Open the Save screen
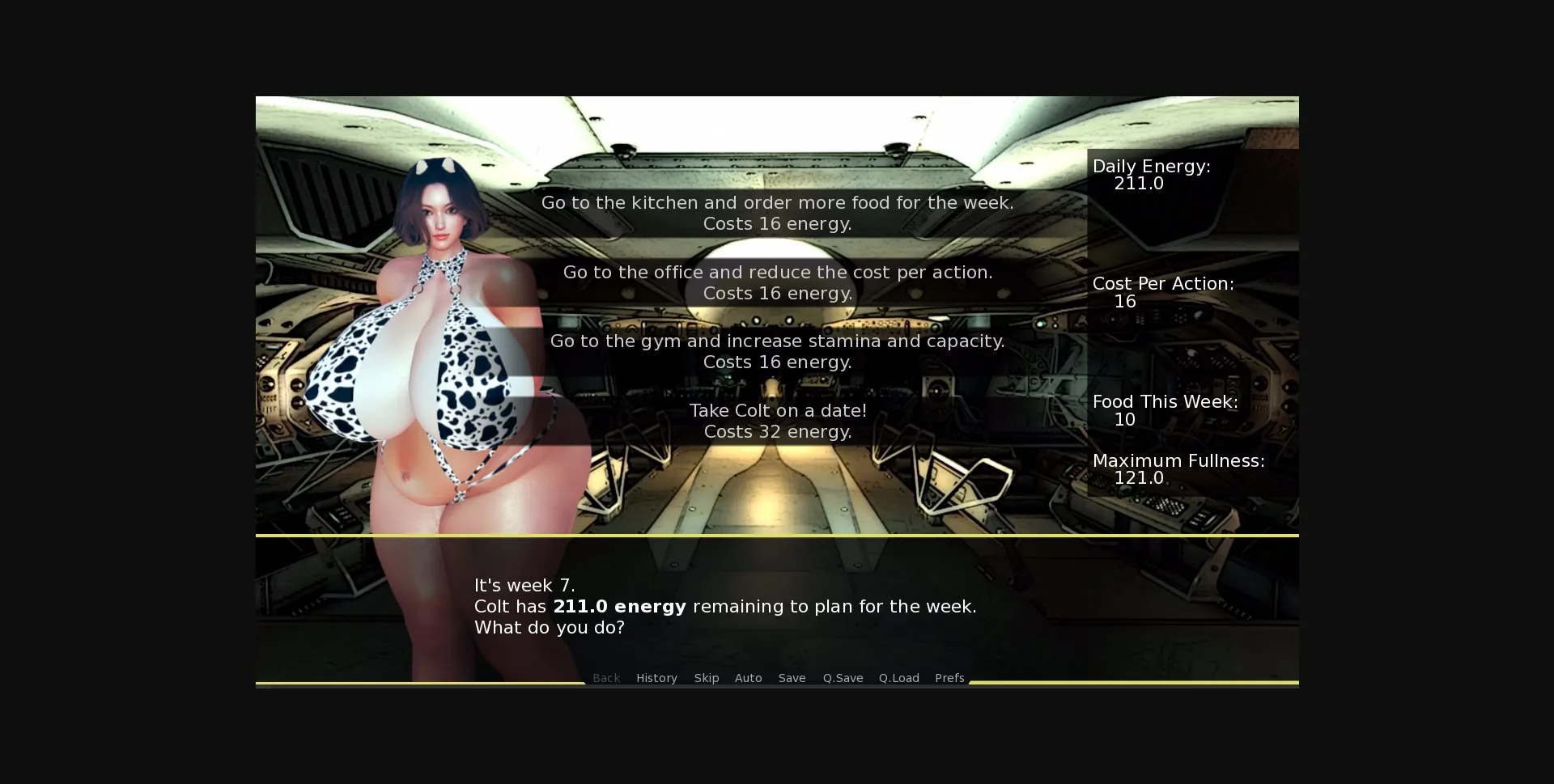The height and width of the screenshot is (784, 1554). (x=792, y=678)
